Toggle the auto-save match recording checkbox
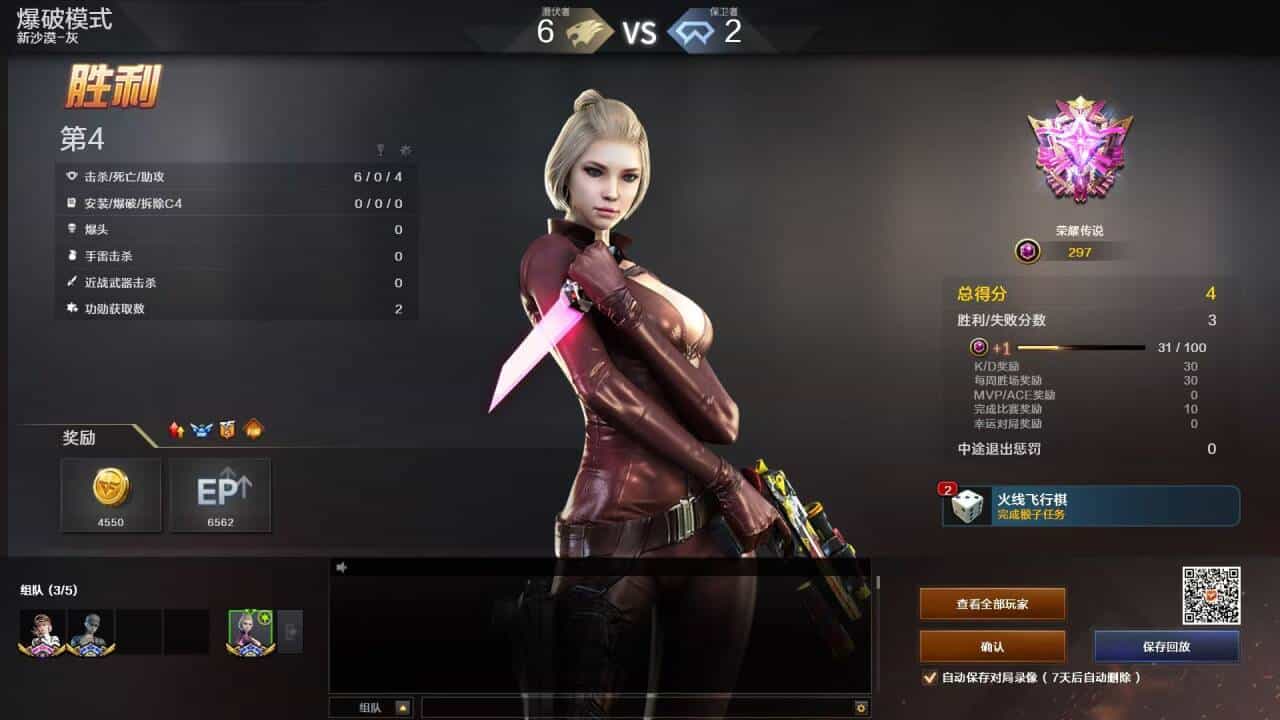The image size is (1280, 720). [930, 677]
